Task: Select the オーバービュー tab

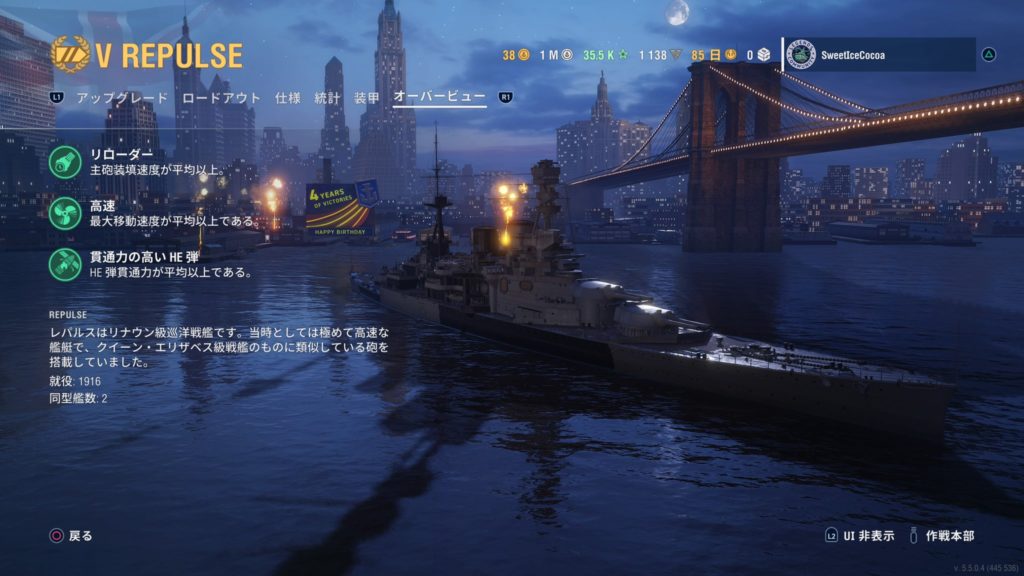Action: [x=439, y=98]
